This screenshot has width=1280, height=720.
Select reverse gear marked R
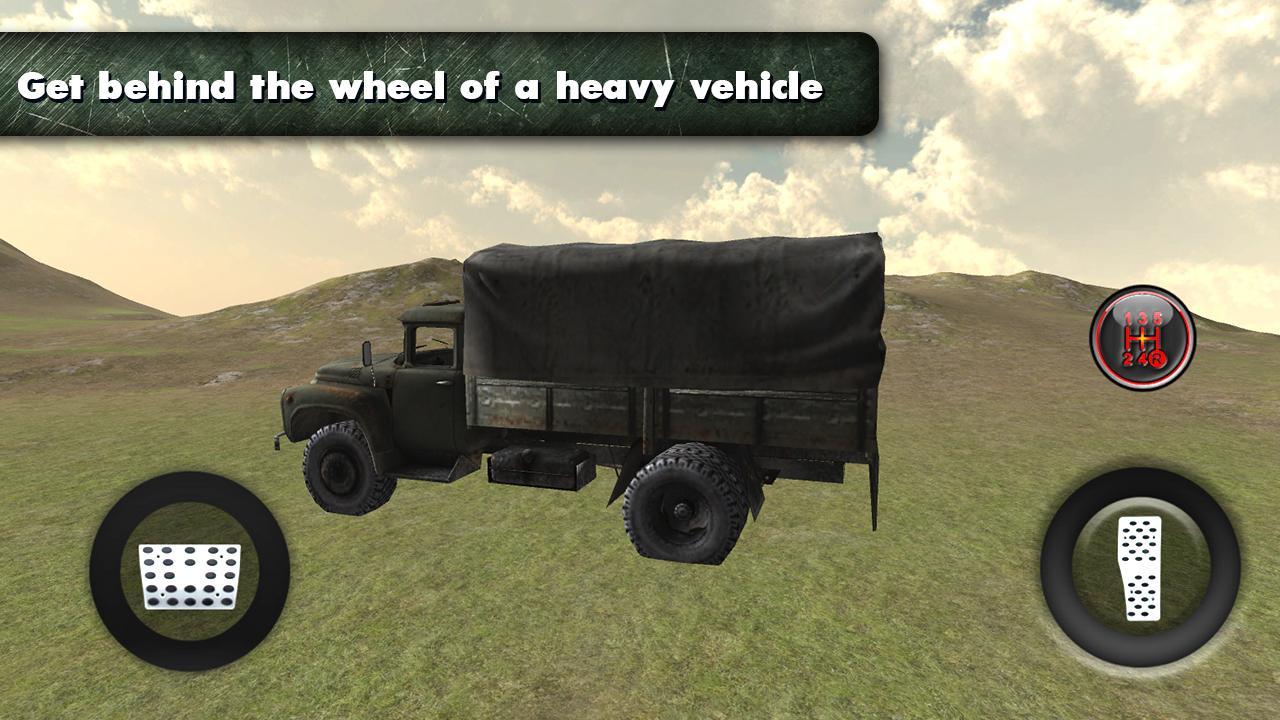click(1159, 358)
